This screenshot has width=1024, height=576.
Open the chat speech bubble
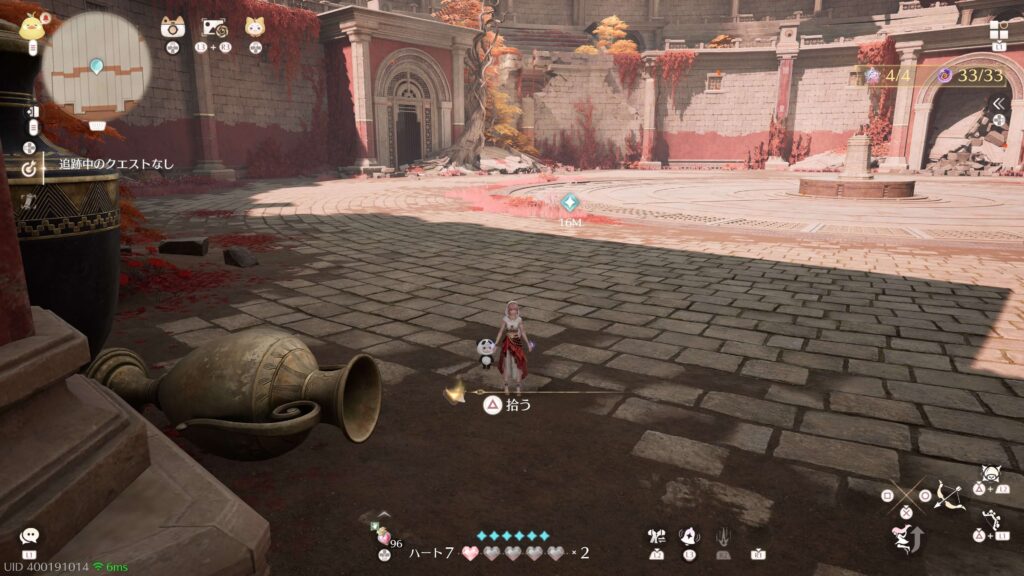click(29, 537)
